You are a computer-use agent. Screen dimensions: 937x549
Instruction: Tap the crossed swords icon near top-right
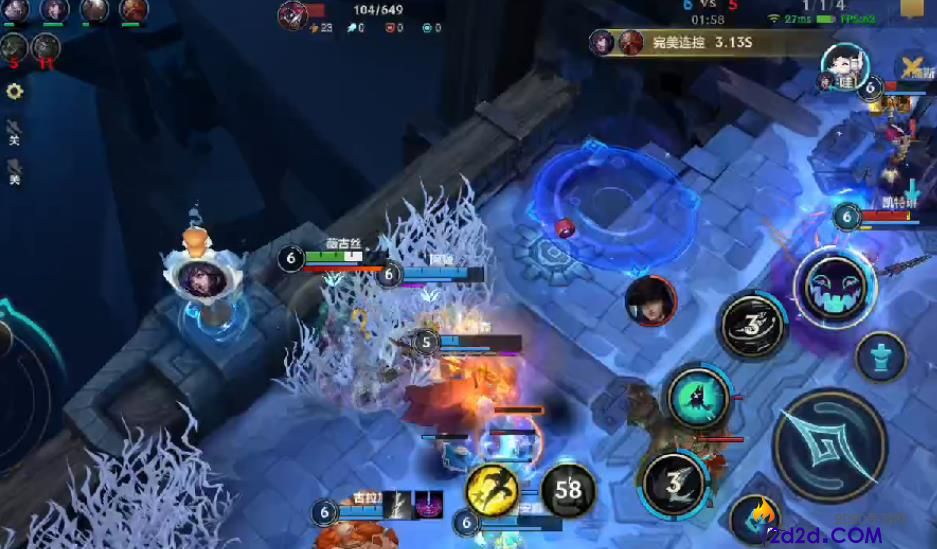(910, 70)
